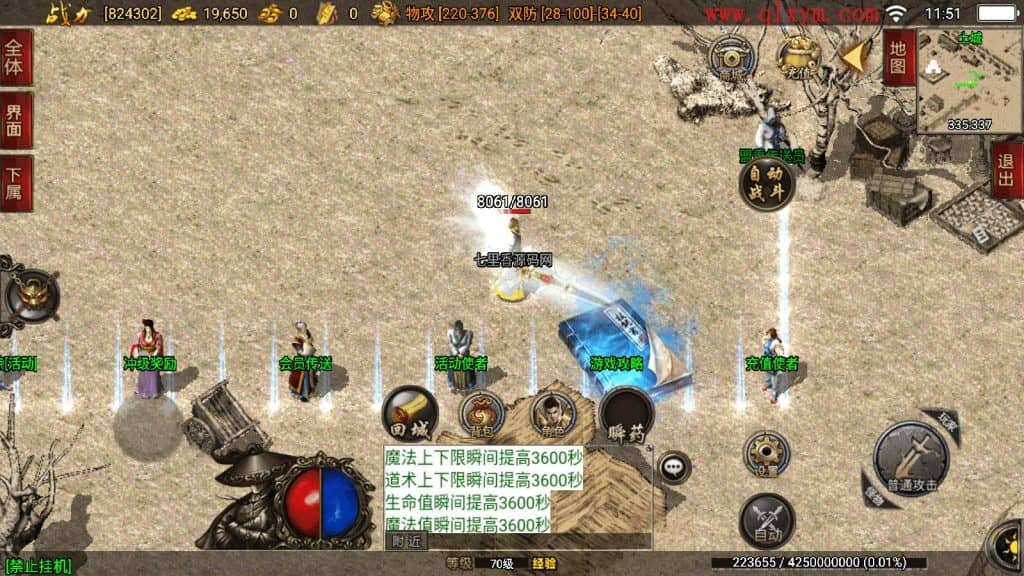Screen dimensions: 1024x576
Task: Open the 地图 map button
Action: [897, 58]
